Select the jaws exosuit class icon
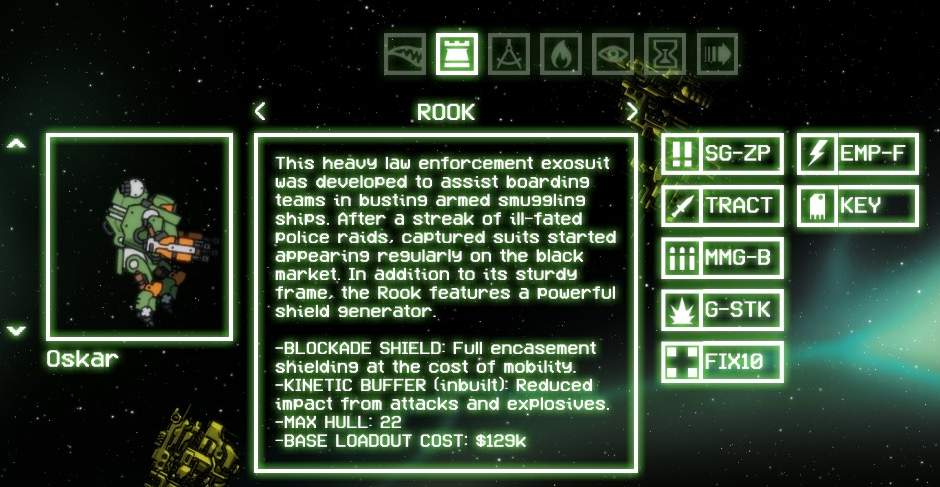940x487 pixels. click(404, 54)
